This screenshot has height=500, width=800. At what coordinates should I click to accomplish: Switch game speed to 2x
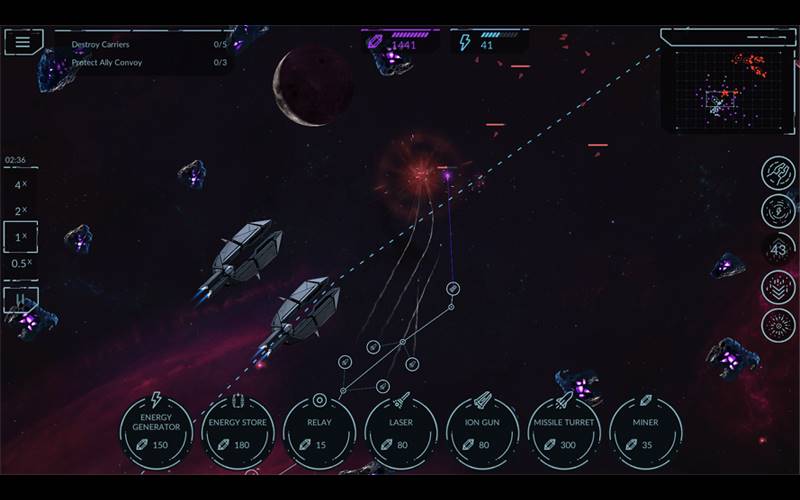point(20,212)
